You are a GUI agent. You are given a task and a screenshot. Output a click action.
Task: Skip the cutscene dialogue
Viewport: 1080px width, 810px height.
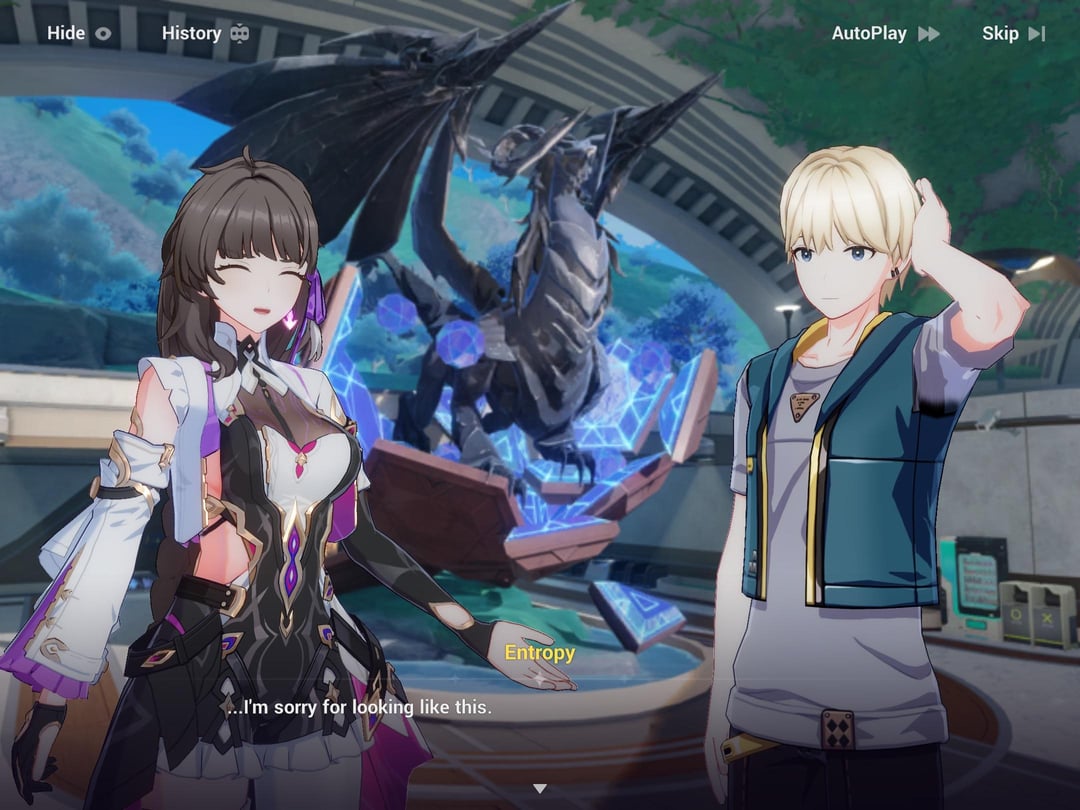(x=1013, y=33)
